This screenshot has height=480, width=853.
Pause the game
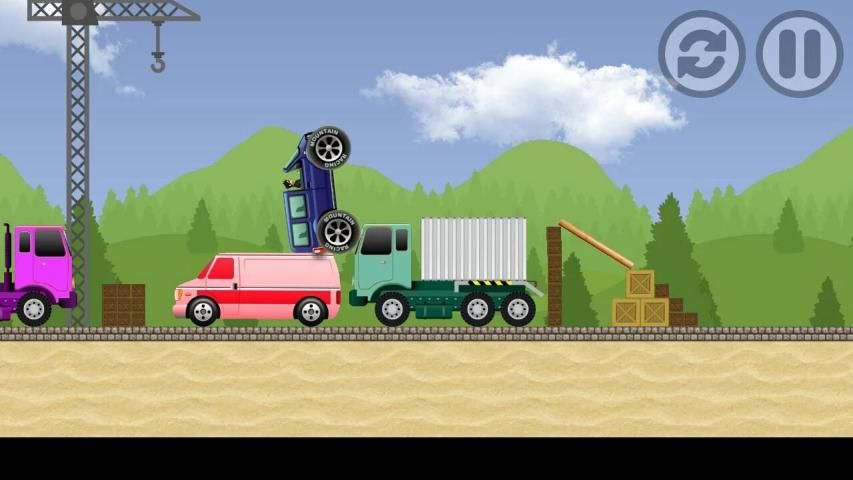coord(799,54)
